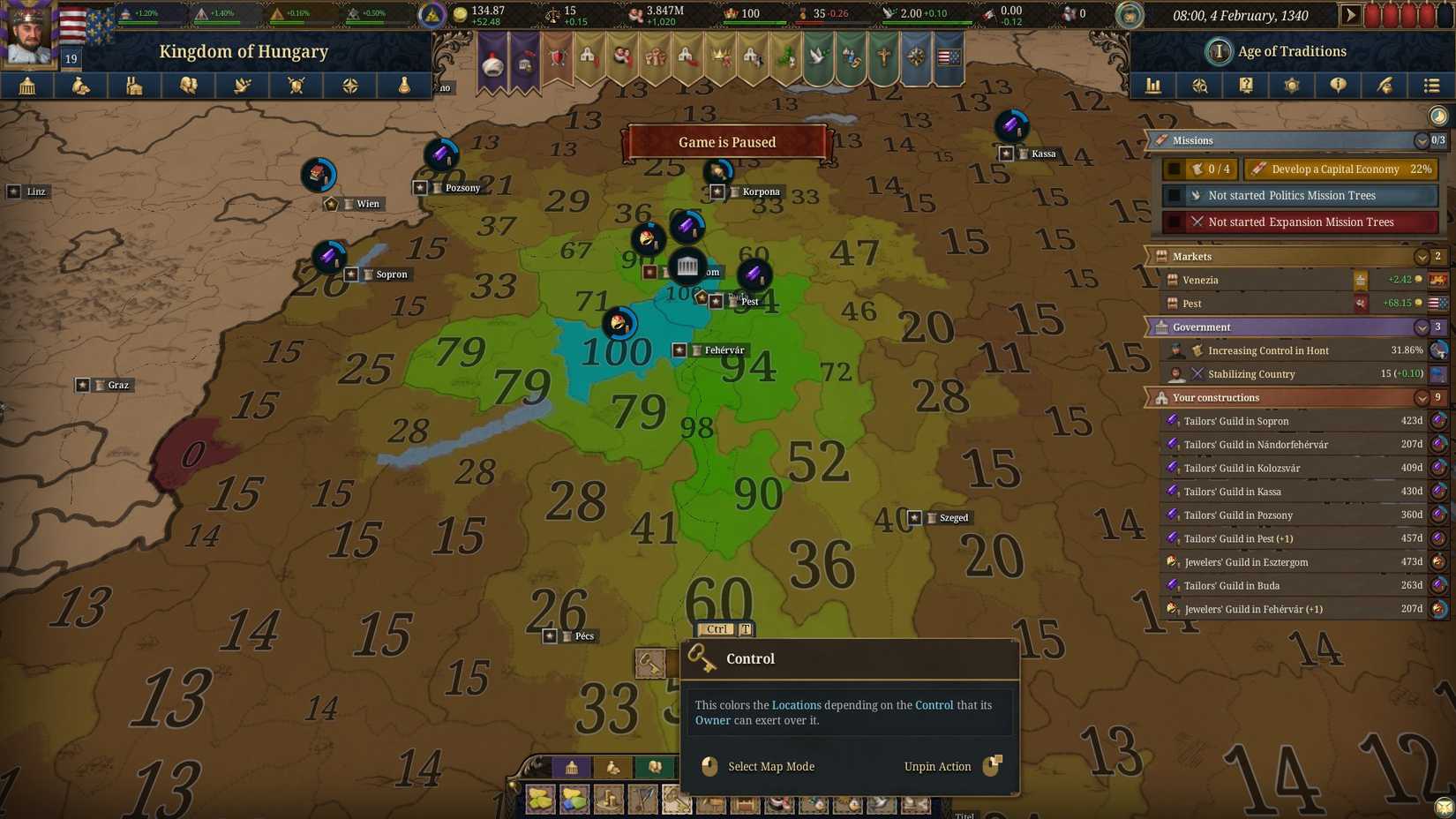
Task: Select the money bag Economy icon
Action: click(80, 86)
